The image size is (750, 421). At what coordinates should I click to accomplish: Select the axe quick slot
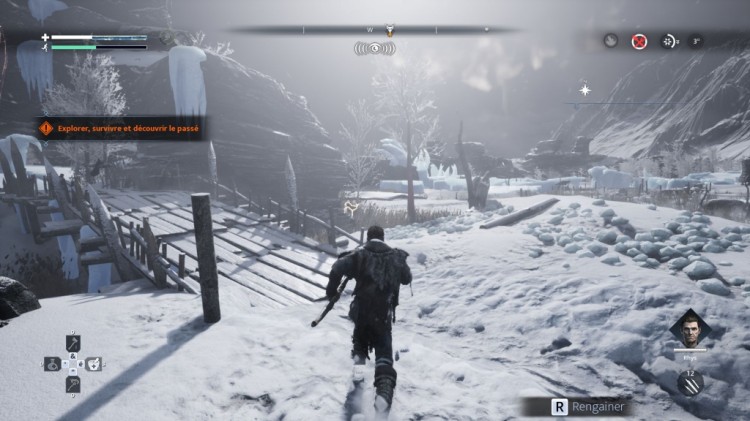pyautogui.click(x=73, y=343)
